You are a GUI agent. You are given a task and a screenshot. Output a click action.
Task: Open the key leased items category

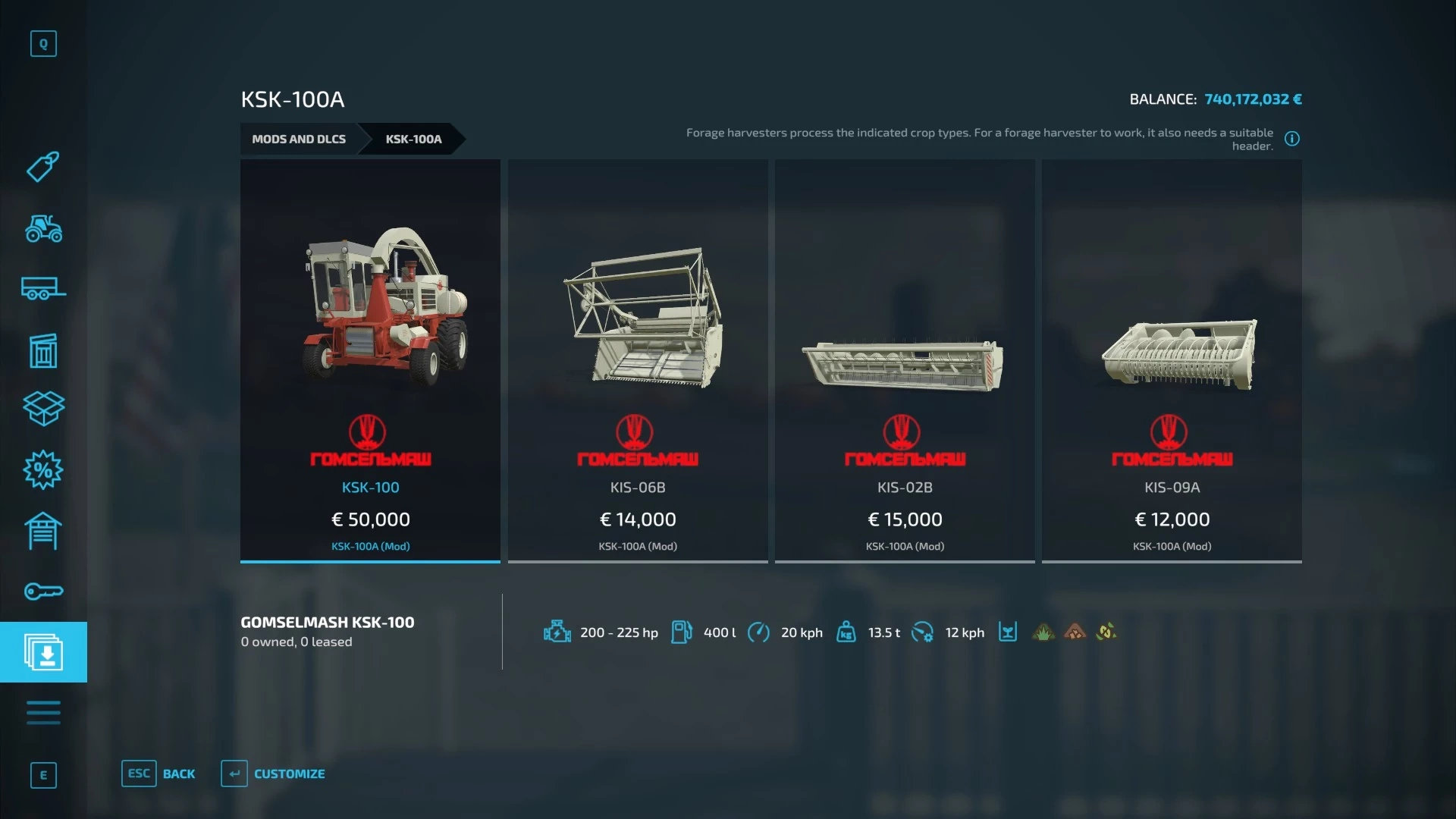[x=43, y=591]
